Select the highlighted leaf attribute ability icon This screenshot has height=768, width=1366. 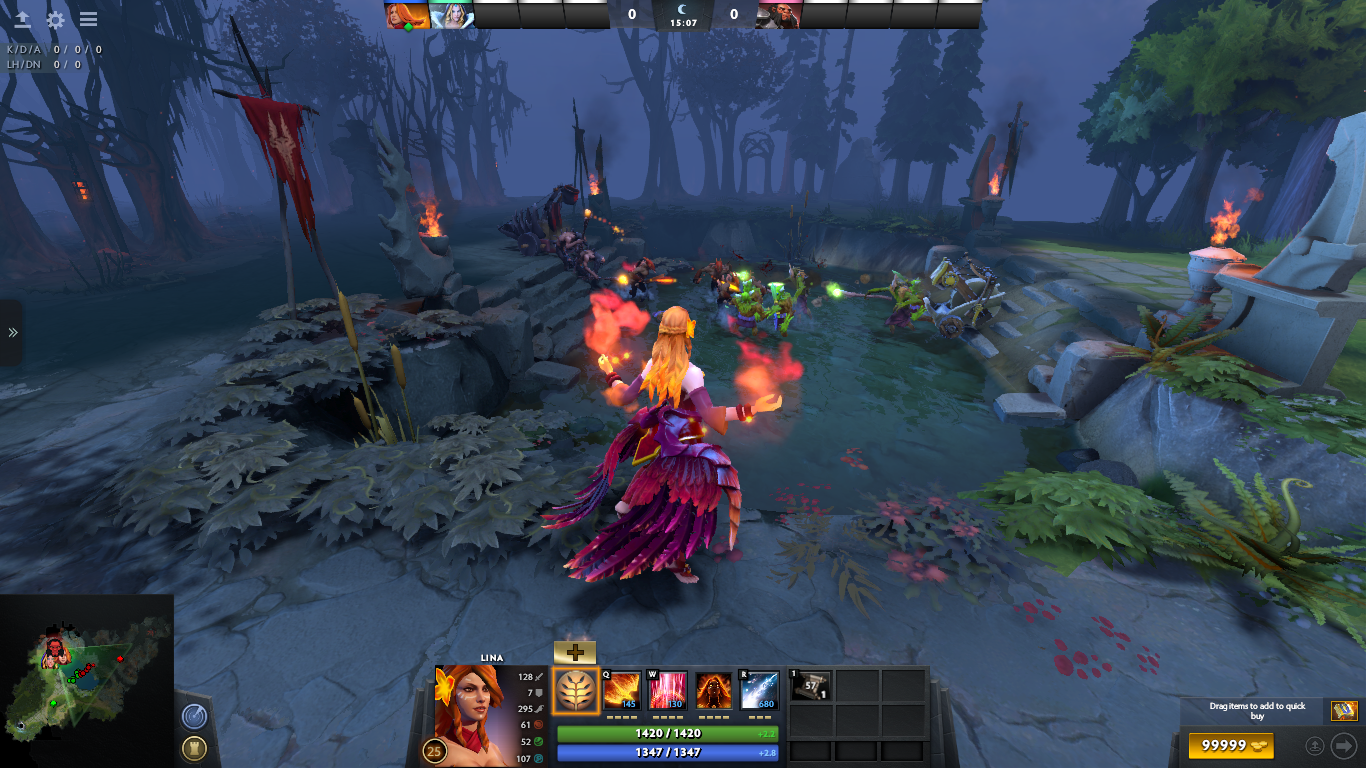point(576,691)
